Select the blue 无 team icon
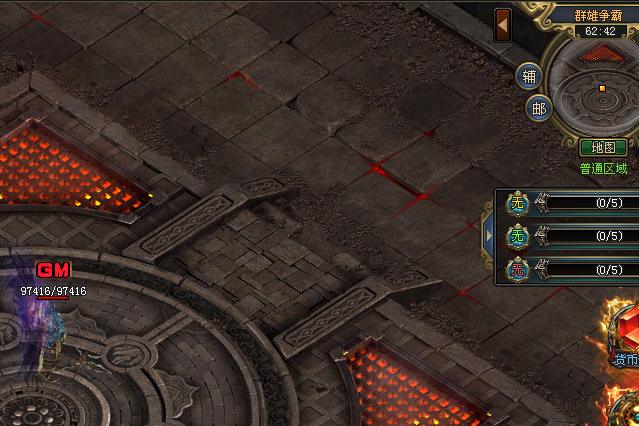 517,203
